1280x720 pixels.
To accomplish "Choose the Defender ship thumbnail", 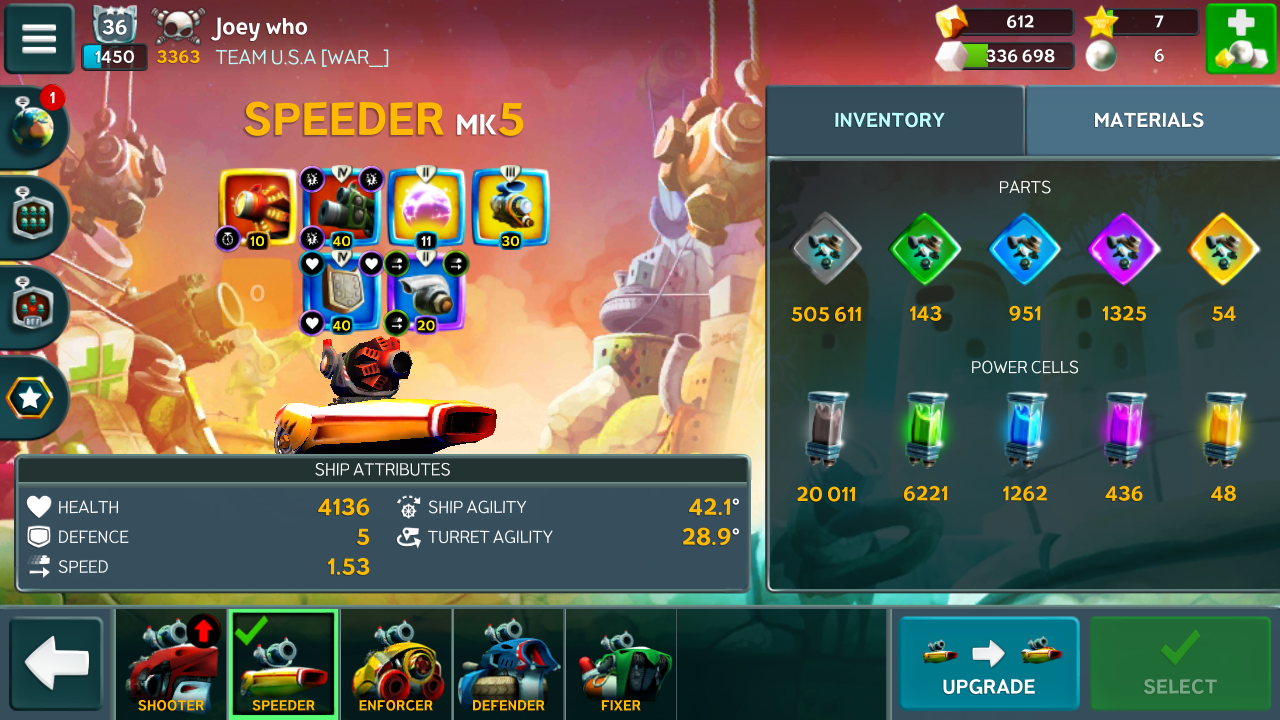I will tap(508, 665).
